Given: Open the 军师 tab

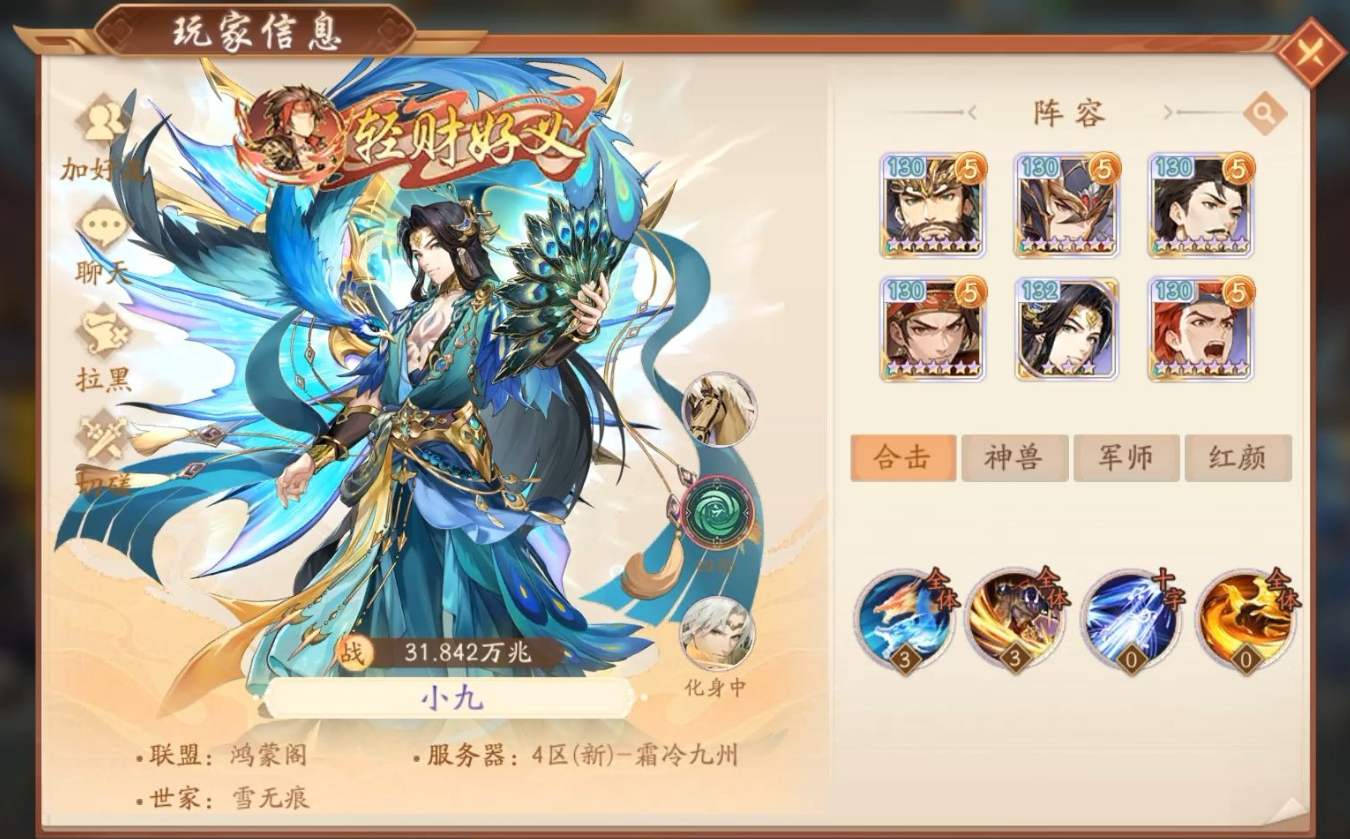Looking at the screenshot, I should pyautogui.click(x=1126, y=455).
